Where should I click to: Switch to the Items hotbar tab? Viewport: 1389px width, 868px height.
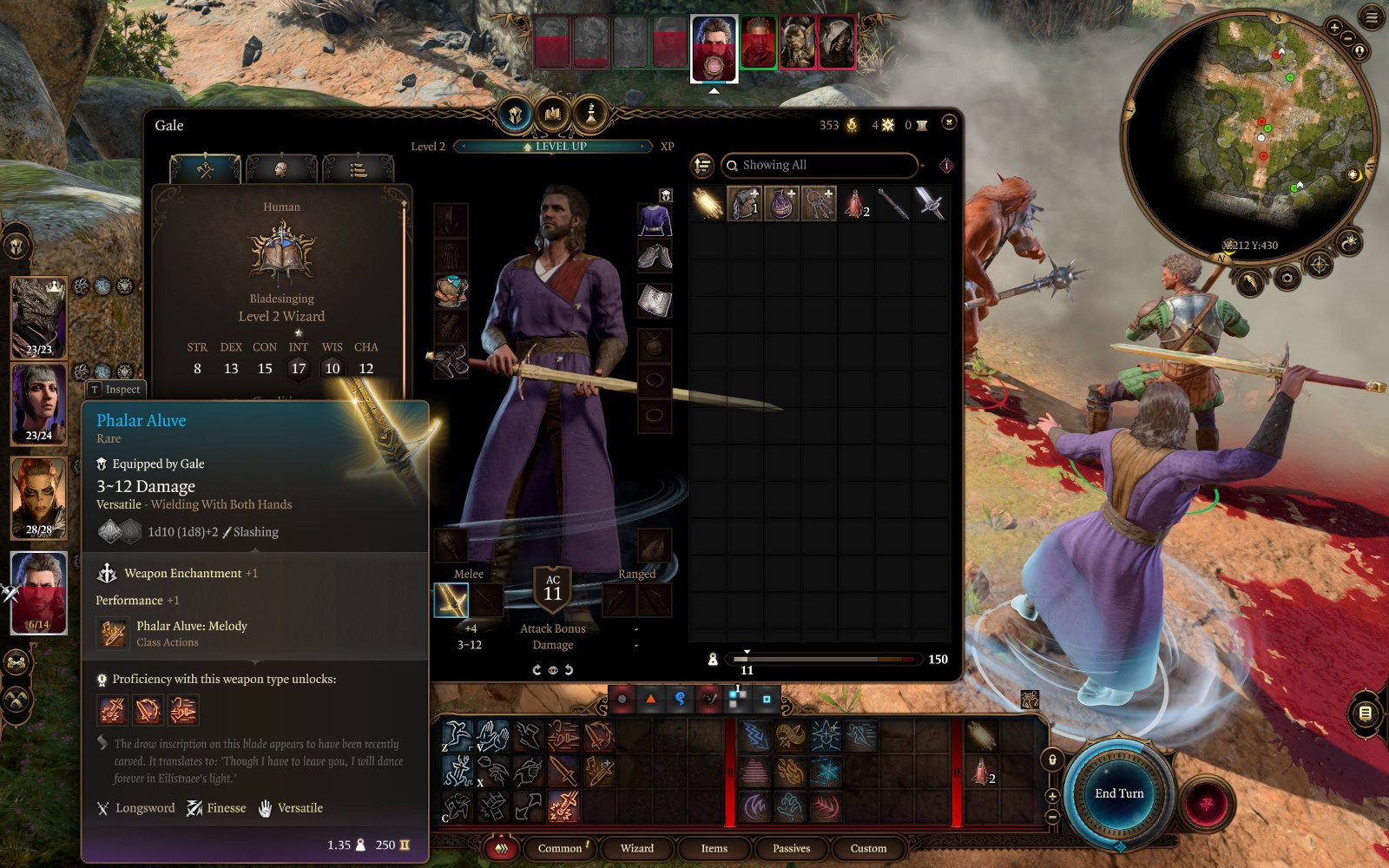(x=714, y=848)
